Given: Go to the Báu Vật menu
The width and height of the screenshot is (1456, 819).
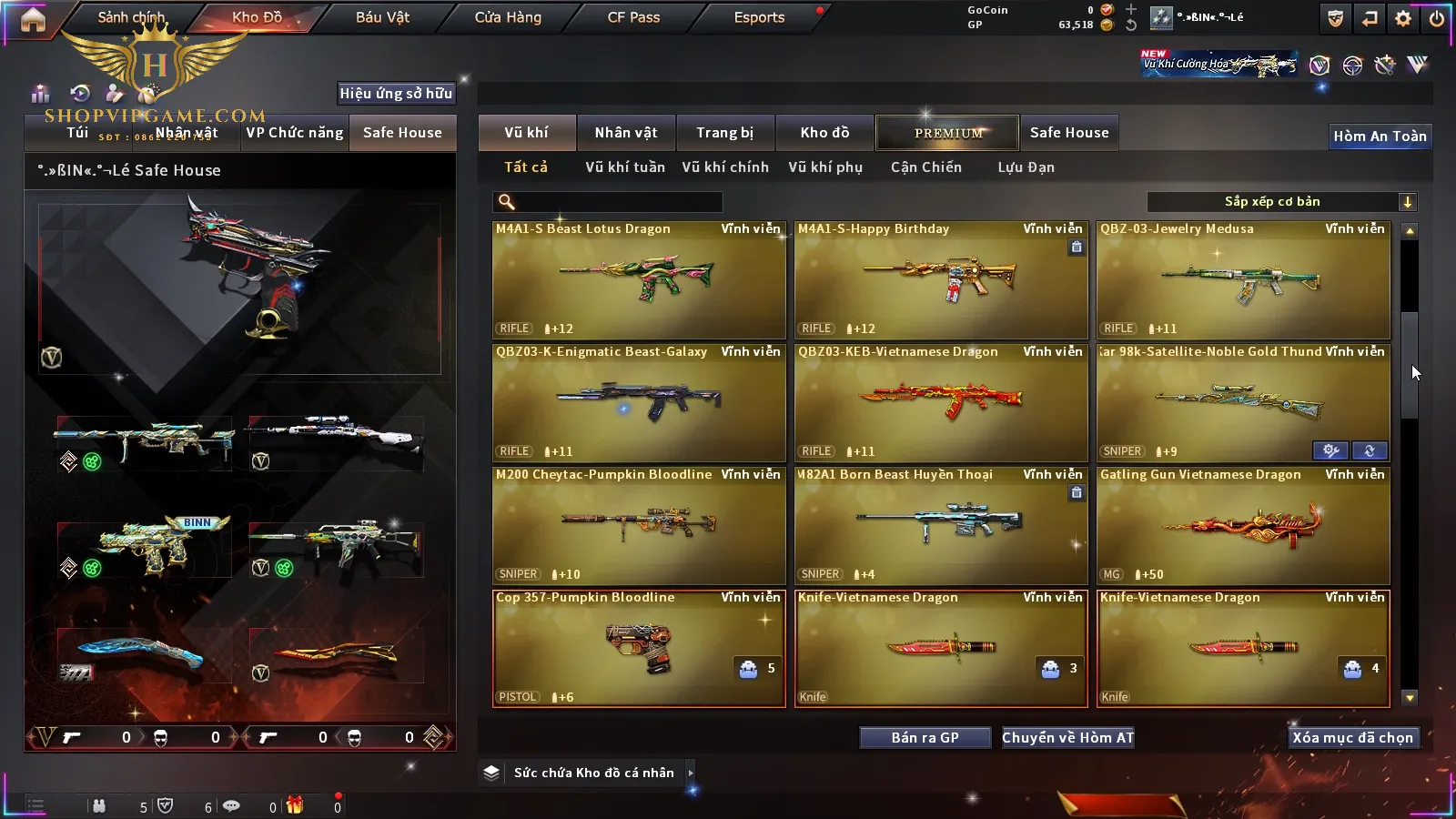Looking at the screenshot, I should tap(382, 17).
